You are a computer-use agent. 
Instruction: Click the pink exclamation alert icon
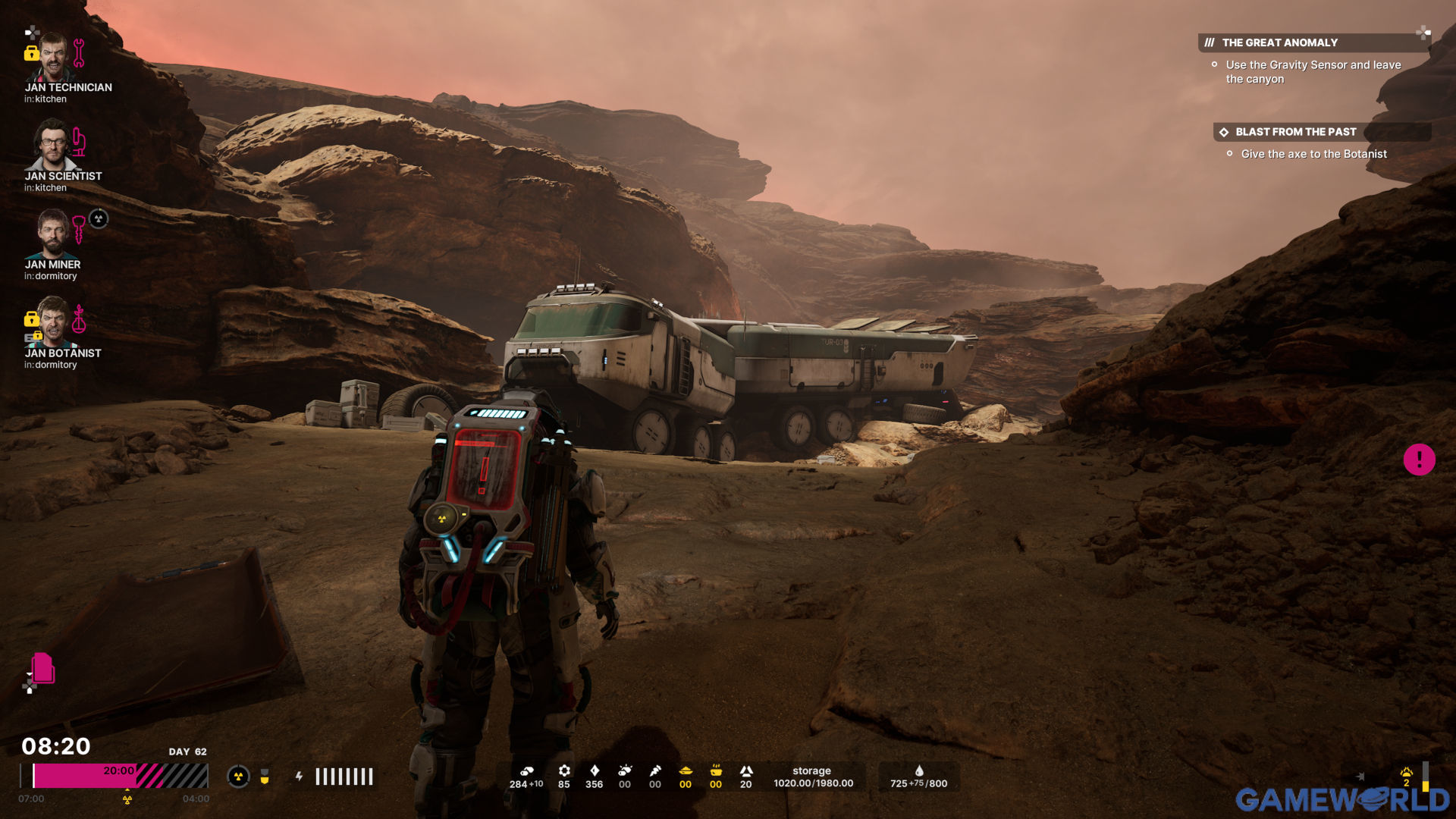(1419, 460)
